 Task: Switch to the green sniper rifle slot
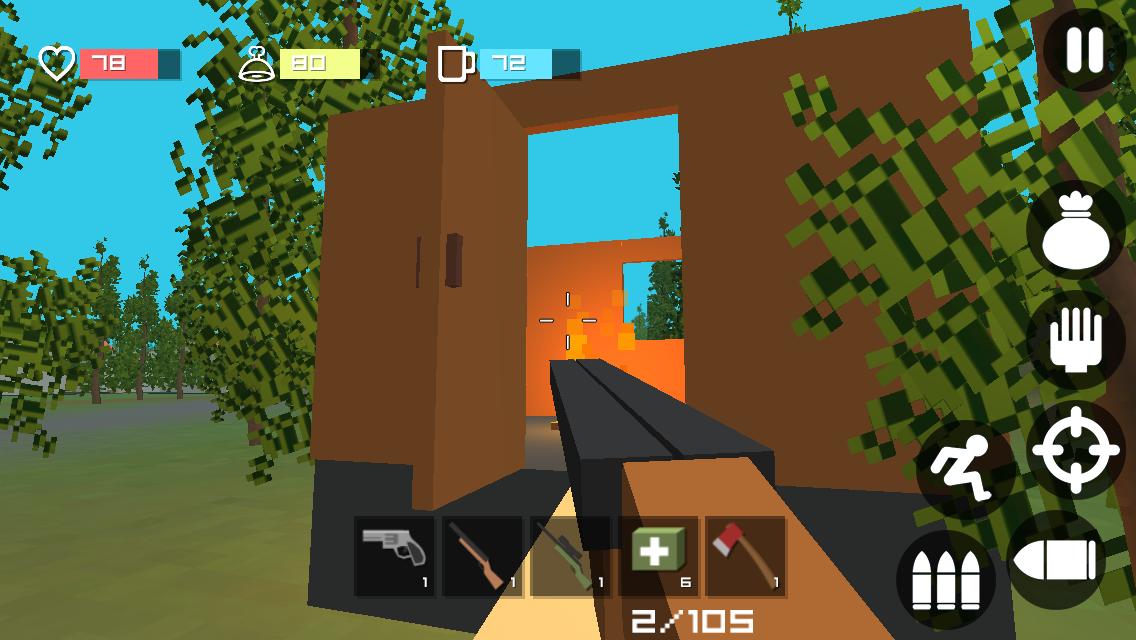coord(570,557)
